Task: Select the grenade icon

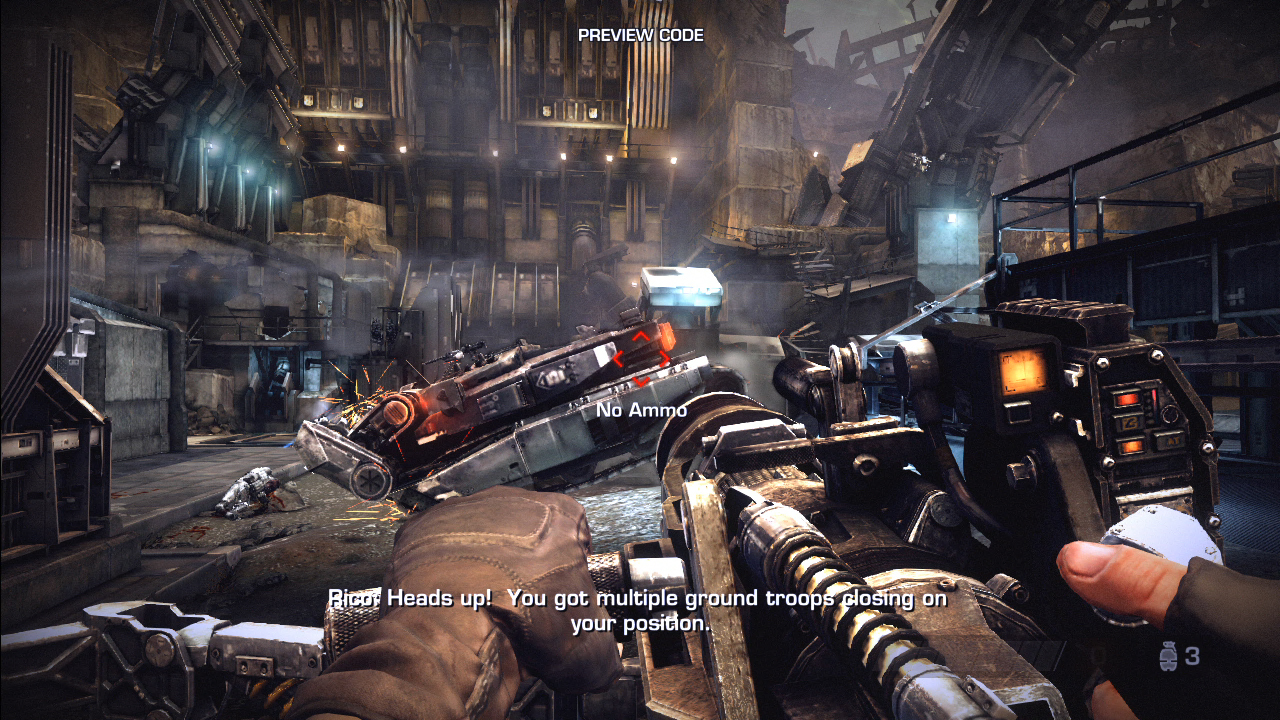Action: pyautogui.click(x=1167, y=656)
